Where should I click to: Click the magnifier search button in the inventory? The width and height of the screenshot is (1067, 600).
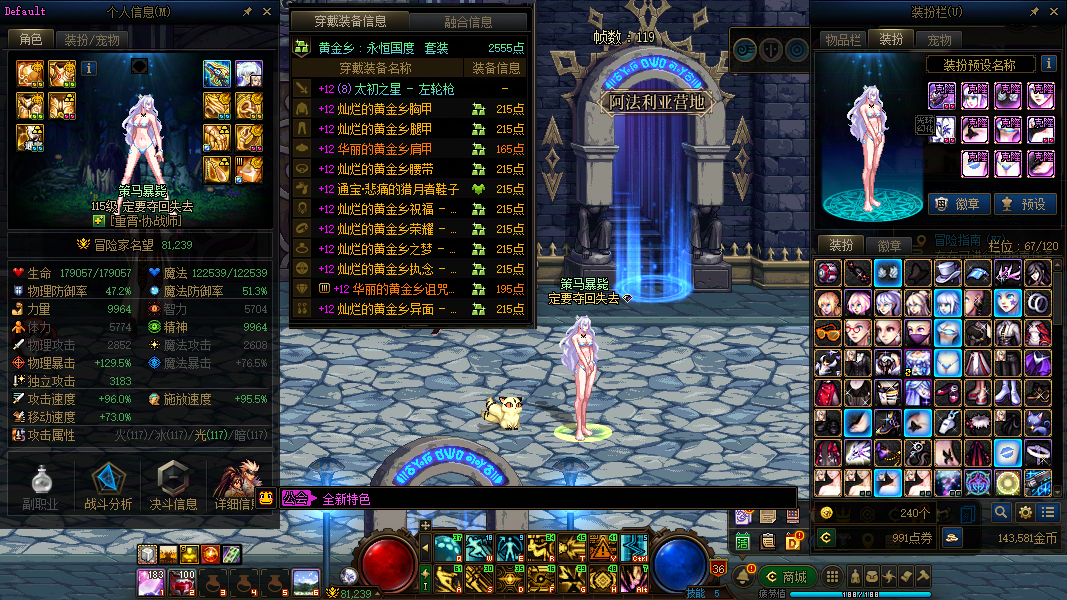point(1000,512)
